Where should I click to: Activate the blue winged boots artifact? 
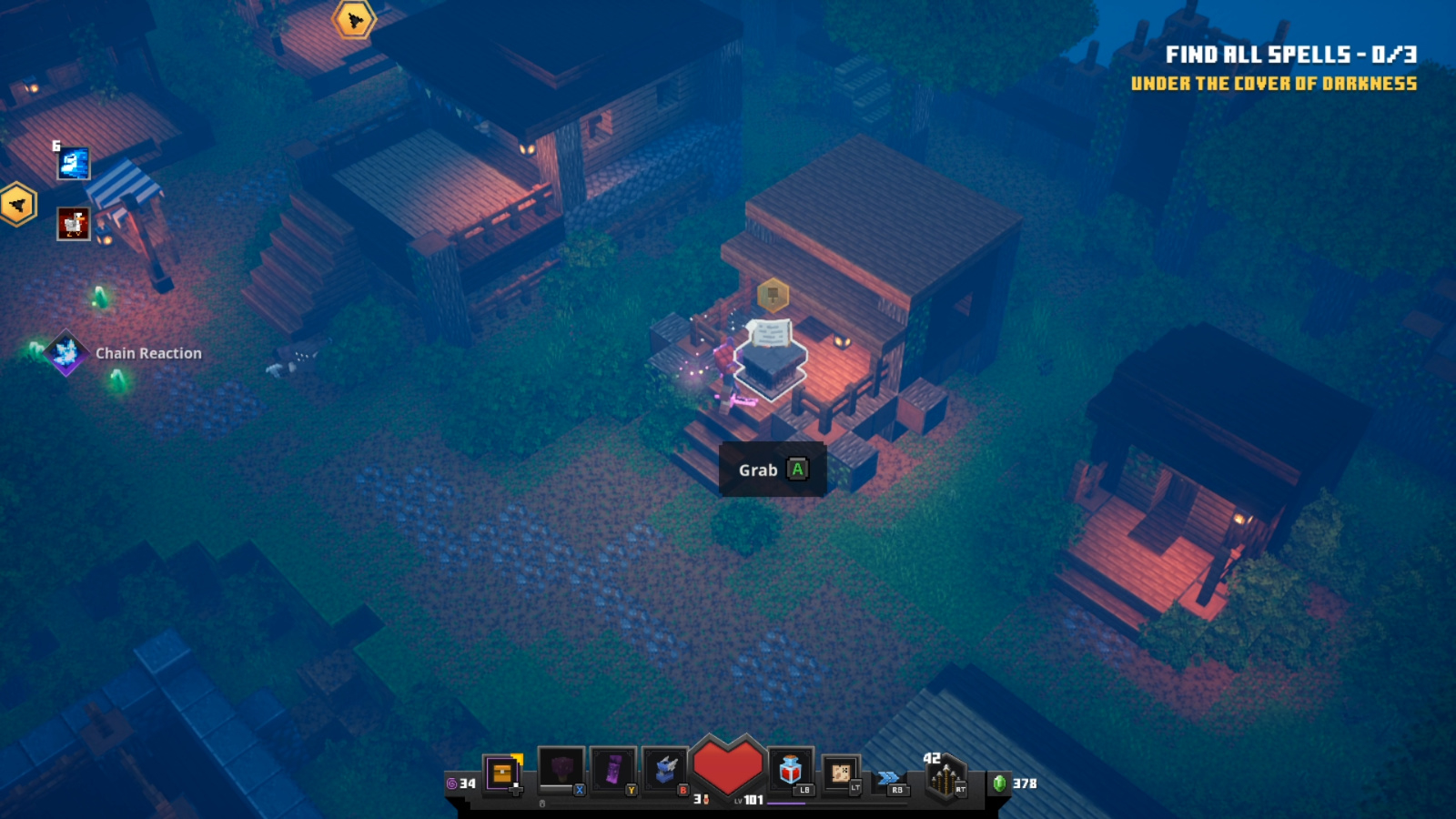tap(664, 770)
